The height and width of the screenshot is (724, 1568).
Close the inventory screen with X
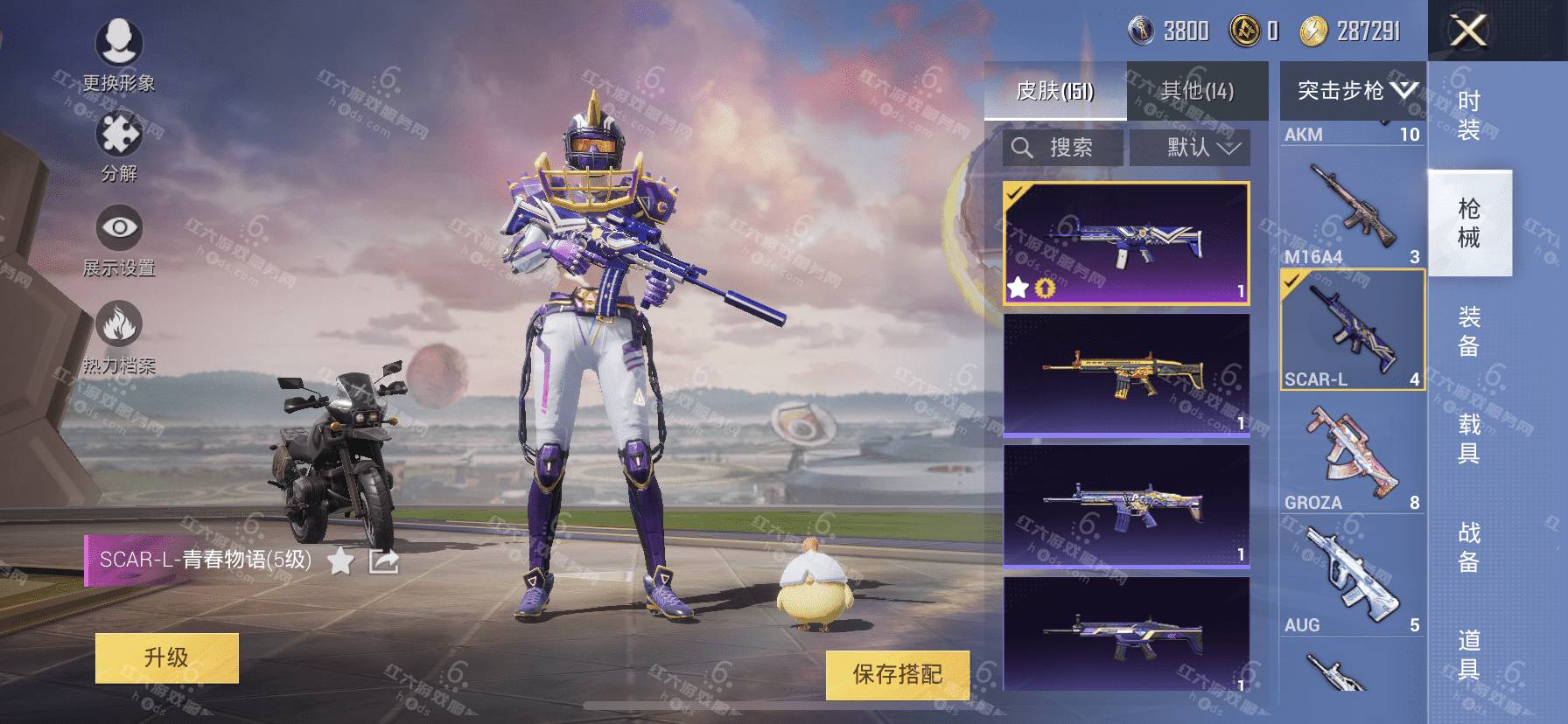[x=1467, y=31]
